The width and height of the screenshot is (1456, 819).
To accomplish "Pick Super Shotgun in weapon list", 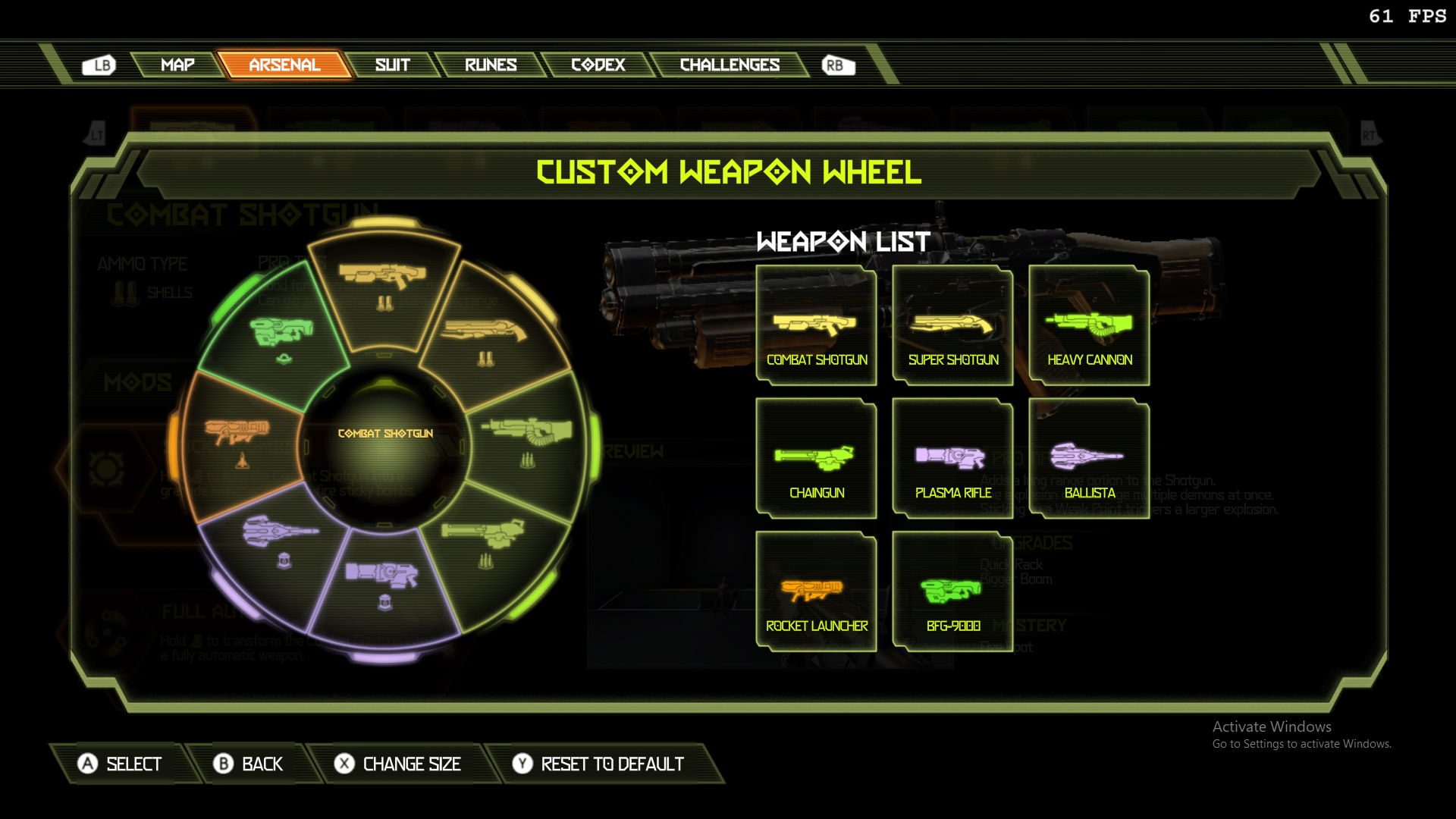I will (x=952, y=326).
